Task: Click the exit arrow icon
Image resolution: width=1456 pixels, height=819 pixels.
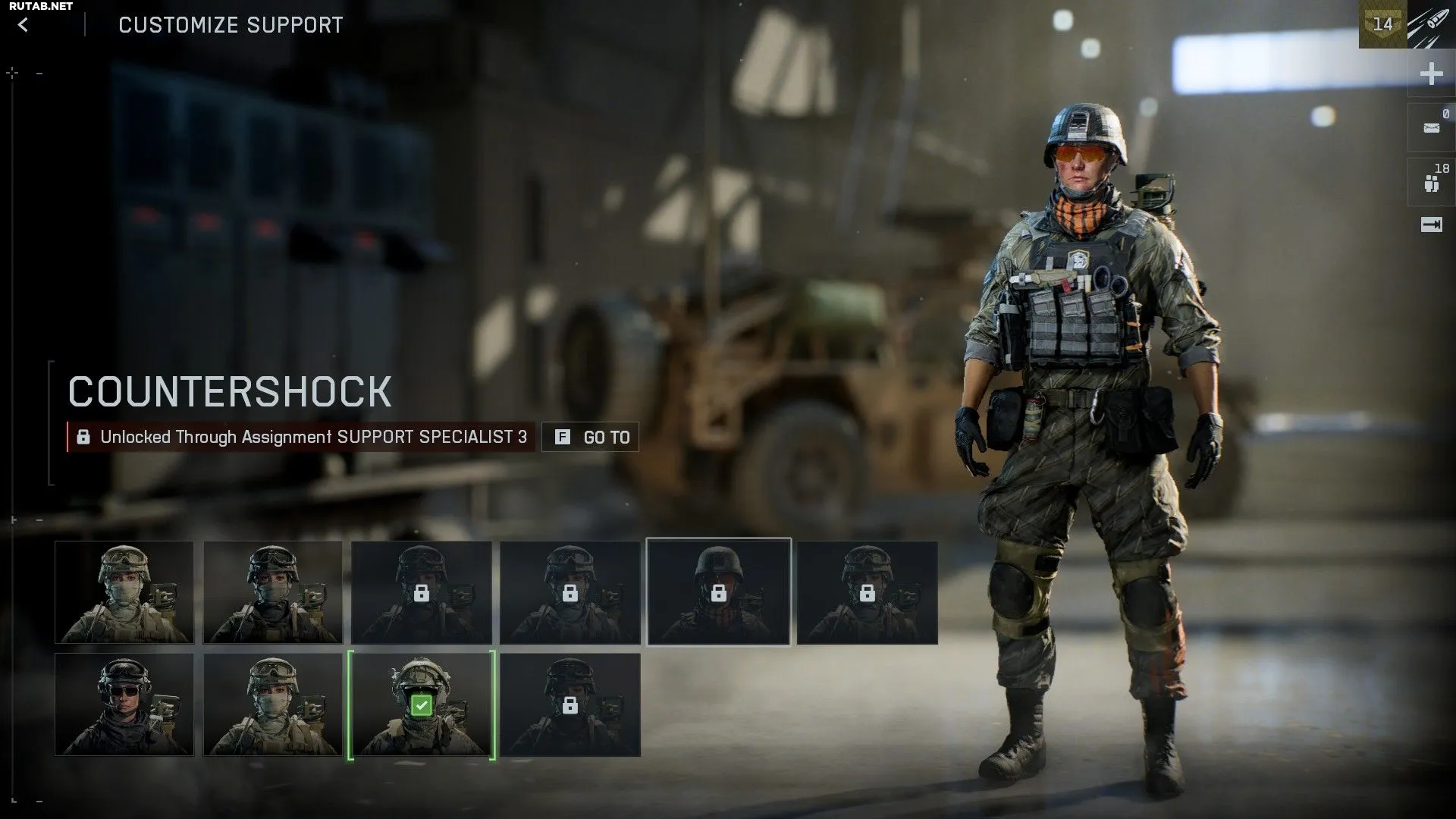Action: [1431, 225]
